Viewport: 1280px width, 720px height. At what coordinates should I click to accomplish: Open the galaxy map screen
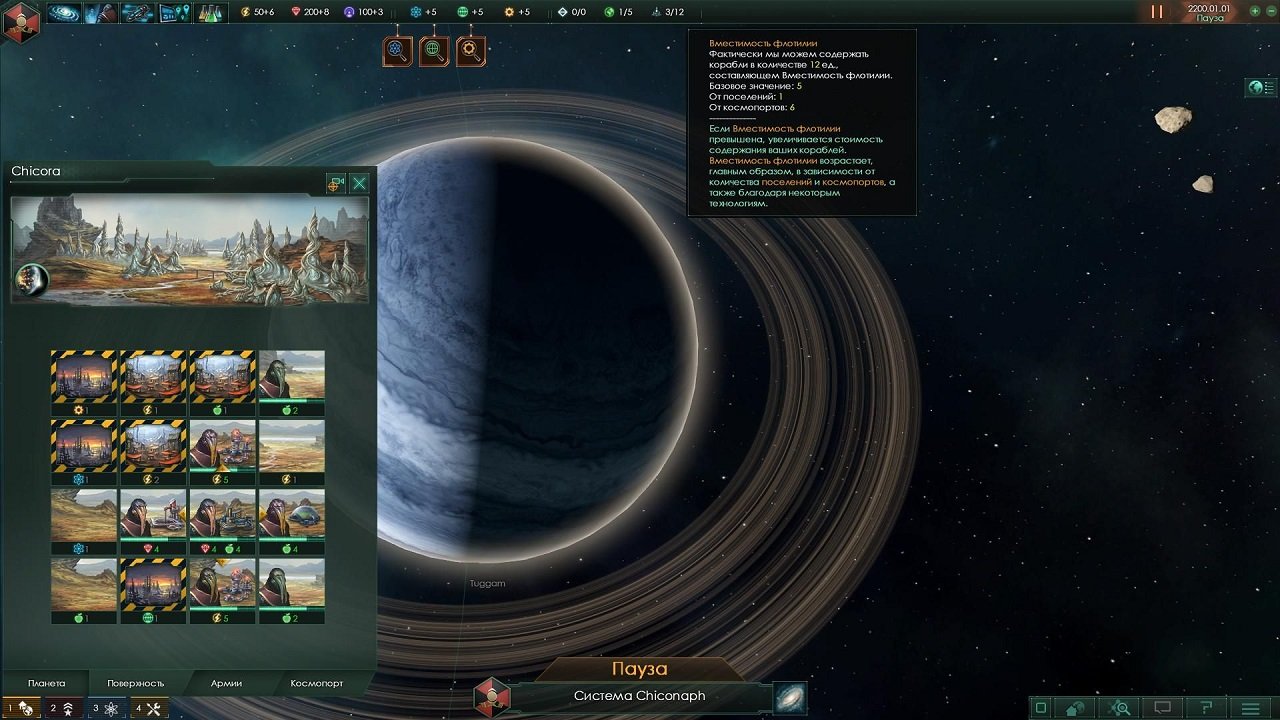pyautogui.click(x=62, y=14)
